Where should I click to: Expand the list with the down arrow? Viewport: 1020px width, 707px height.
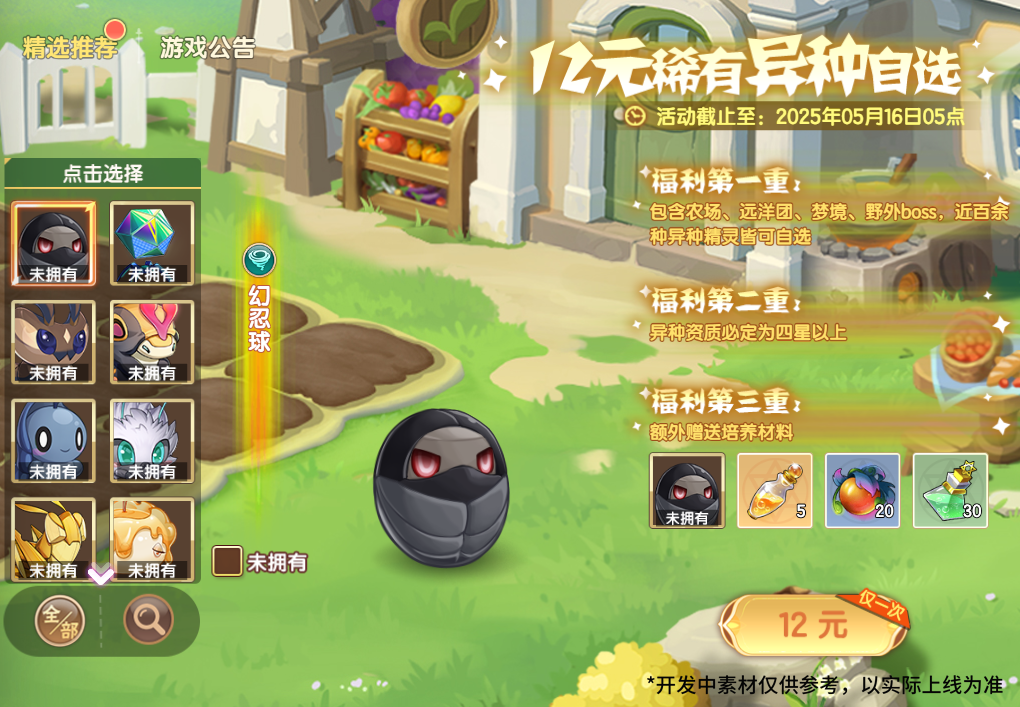click(x=101, y=576)
